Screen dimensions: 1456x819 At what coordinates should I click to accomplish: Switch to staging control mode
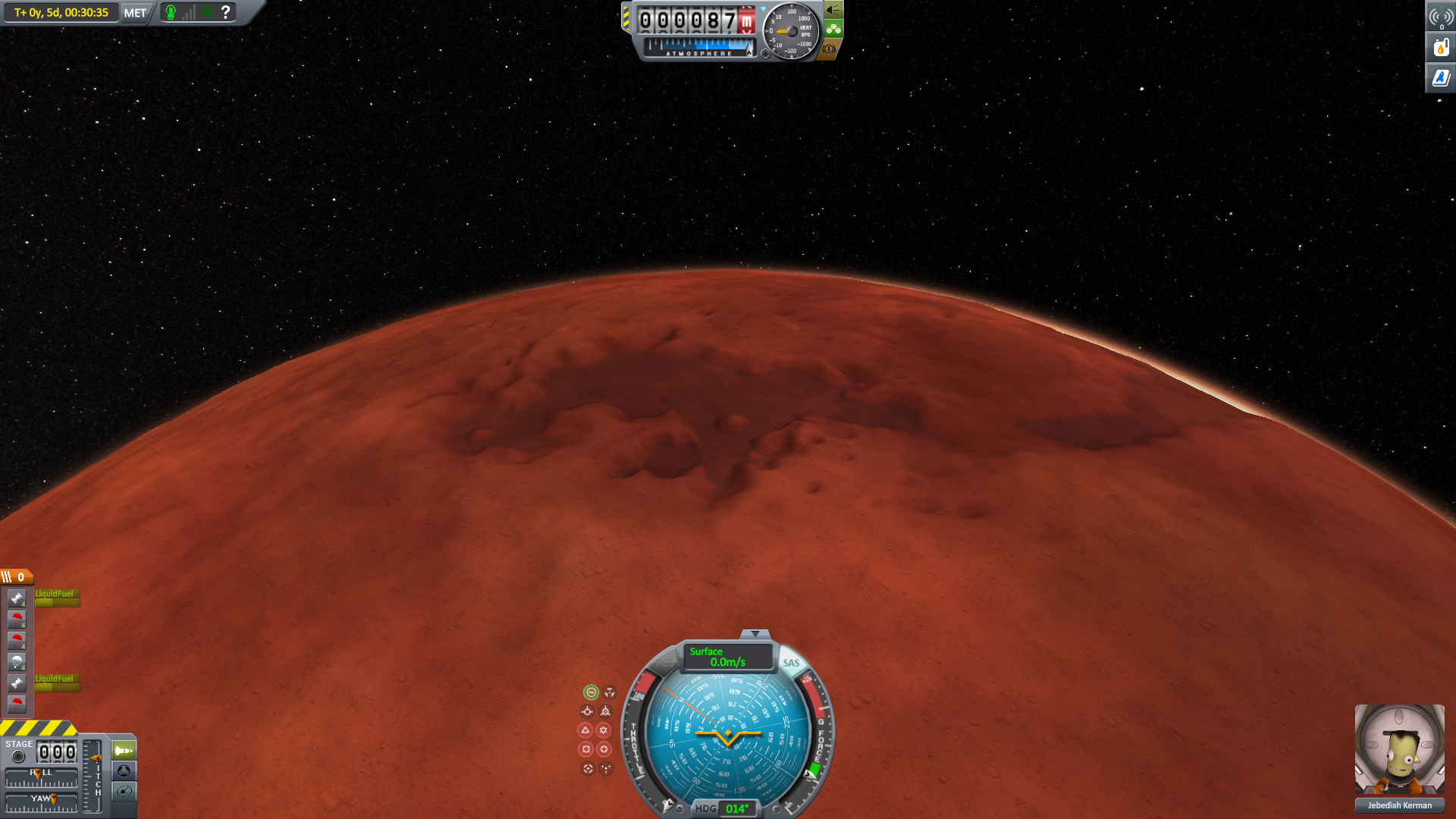124,751
